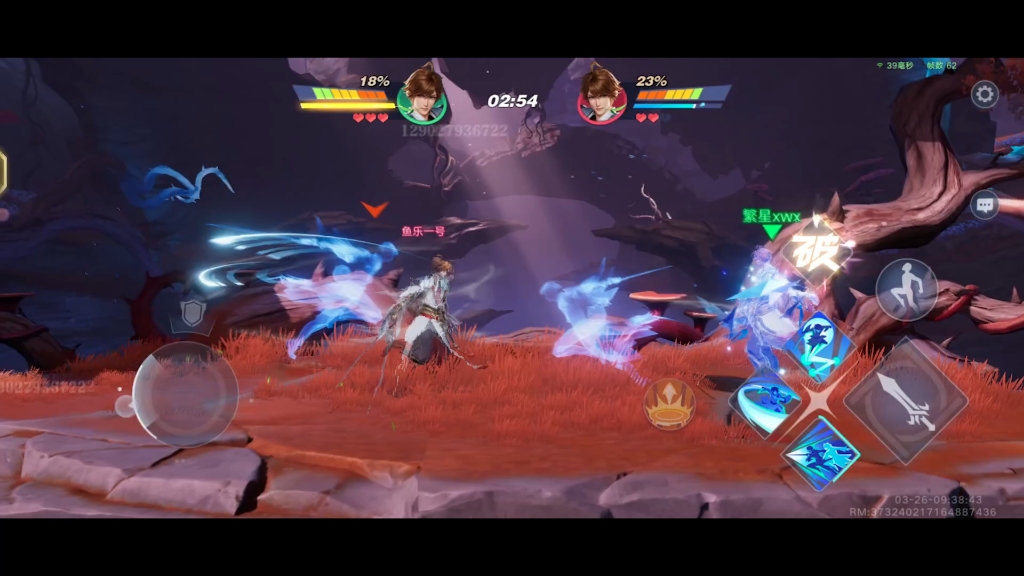Select the green-framed player portrait
This screenshot has width=1024, height=576.
pyautogui.click(x=421, y=96)
